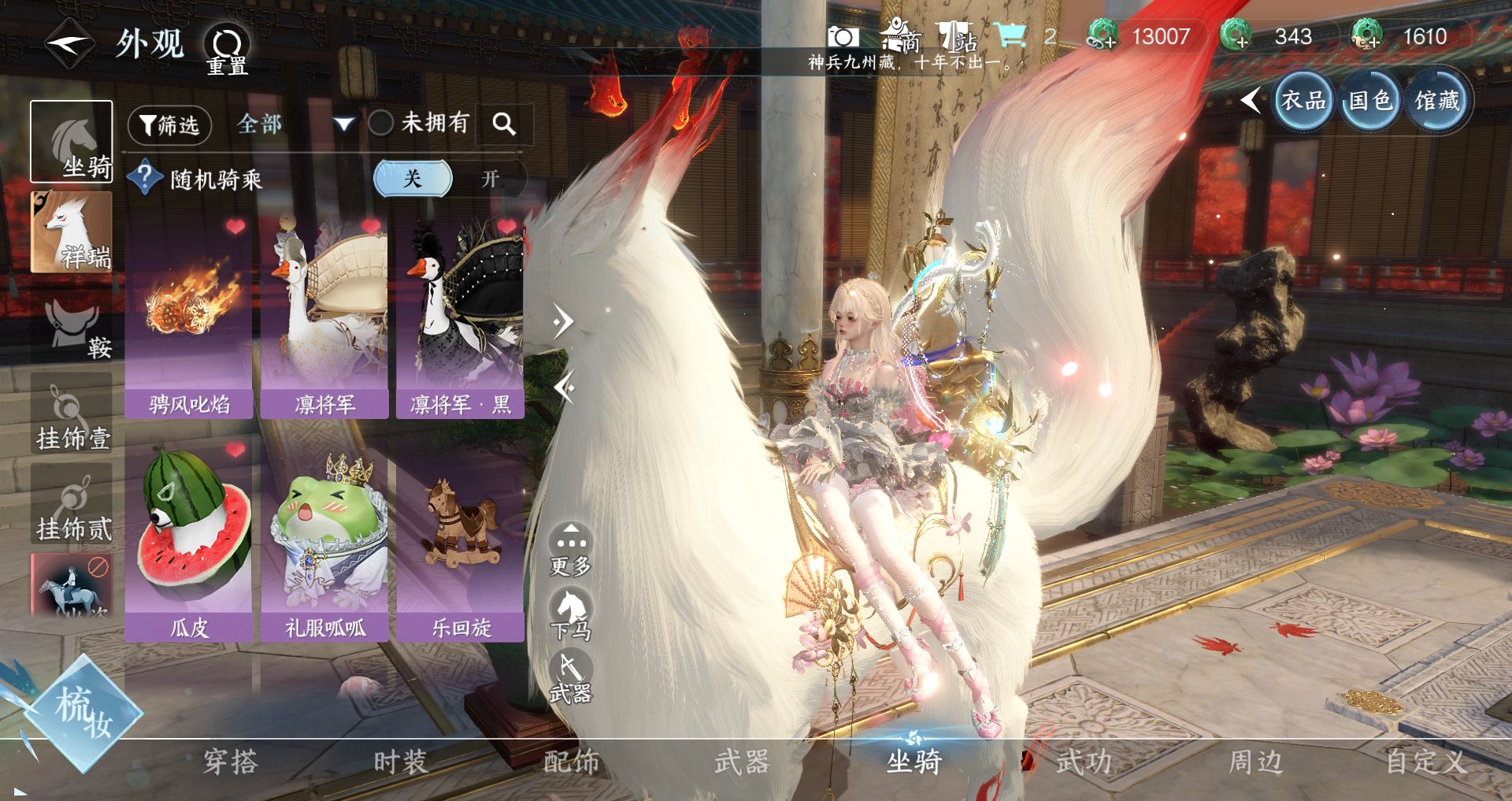The image size is (1512, 801).
Task: Switch to the 祥瑞 fox category
Action: (x=71, y=233)
